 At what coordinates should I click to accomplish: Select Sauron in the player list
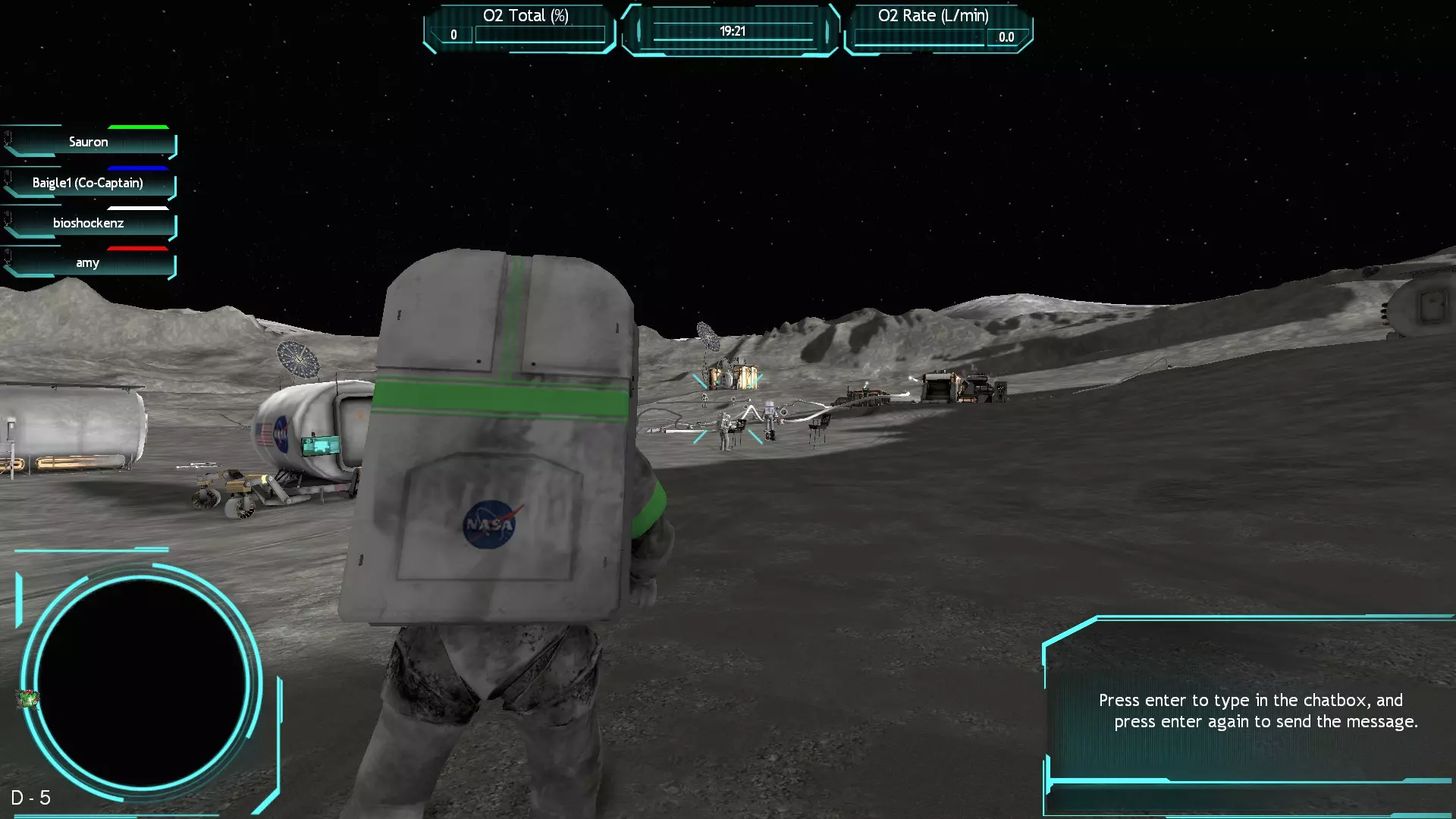pyautogui.click(x=89, y=142)
